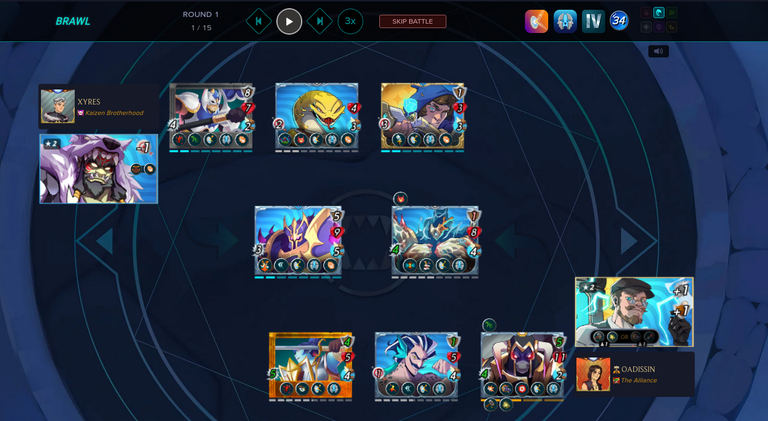The height and width of the screenshot is (421, 768).
Task: Play the battle replay
Action: pyautogui.click(x=289, y=21)
